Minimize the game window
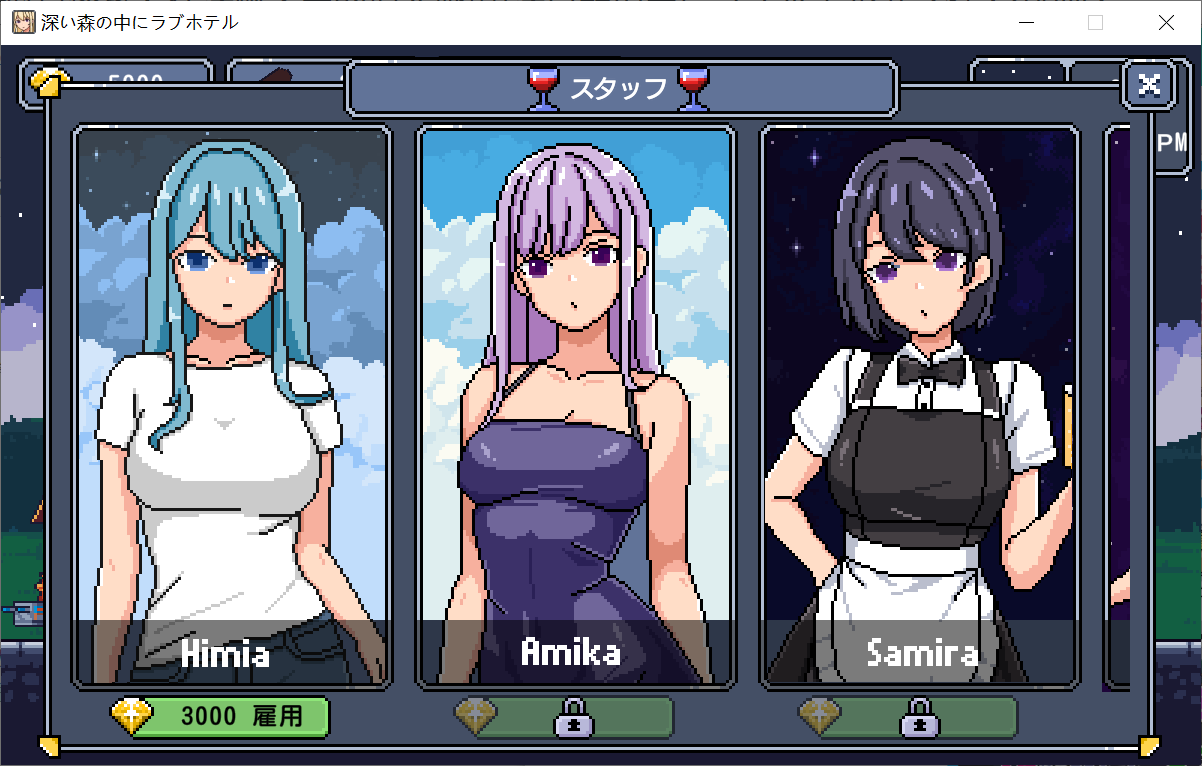 coord(1024,23)
